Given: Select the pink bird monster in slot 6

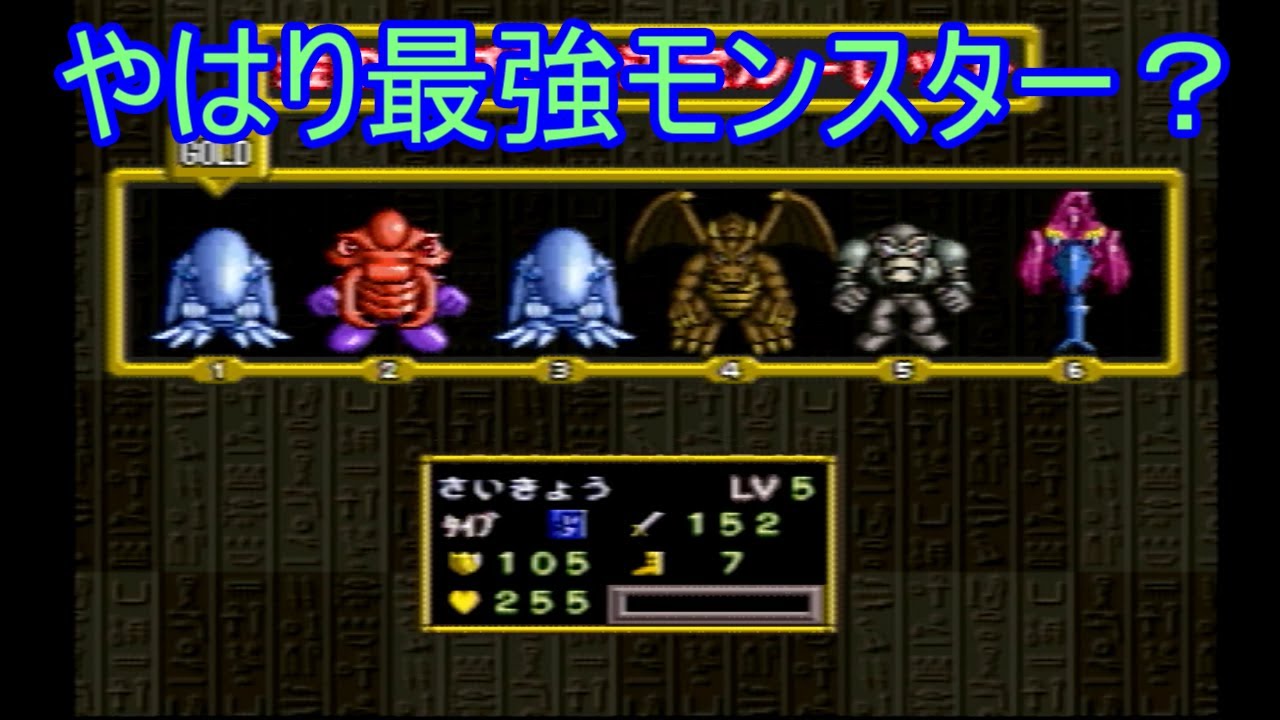Looking at the screenshot, I should (1077, 265).
